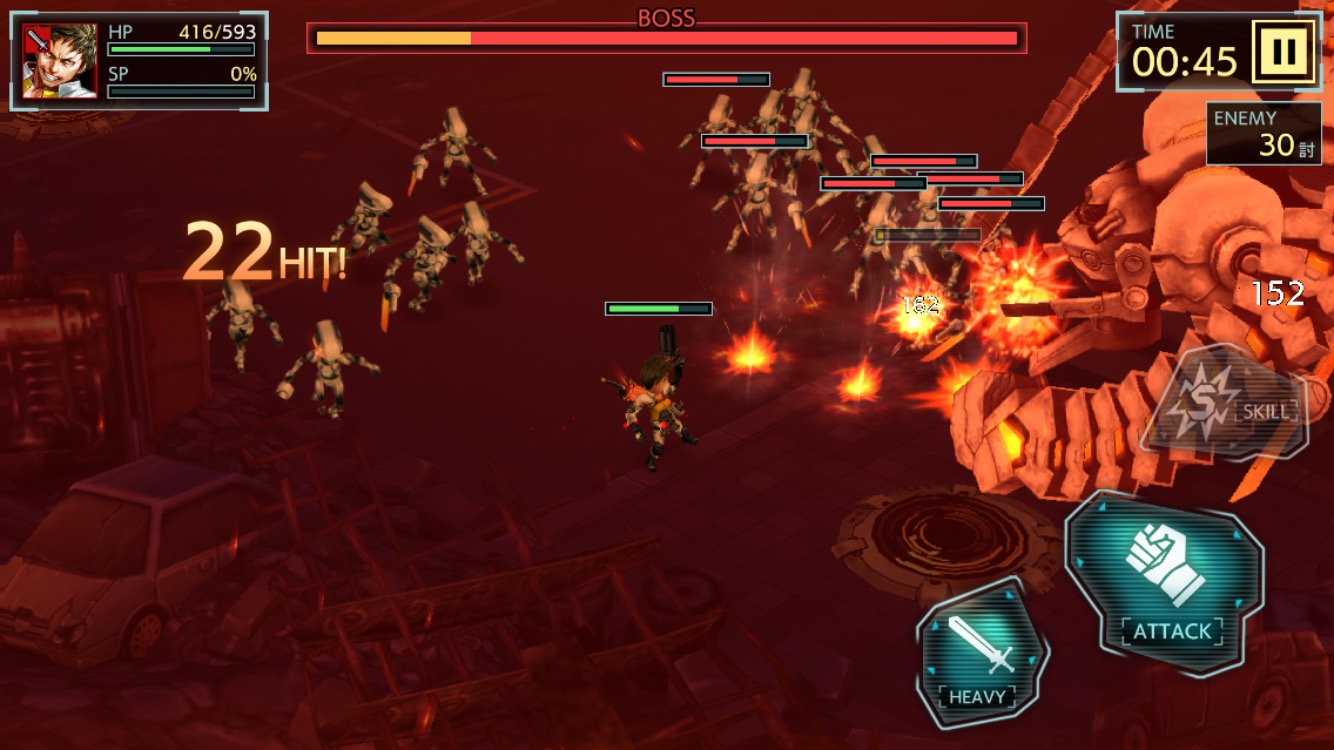Tap the ATTACK fist button
Viewport: 1334px width, 750px height.
[x=1166, y=583]
